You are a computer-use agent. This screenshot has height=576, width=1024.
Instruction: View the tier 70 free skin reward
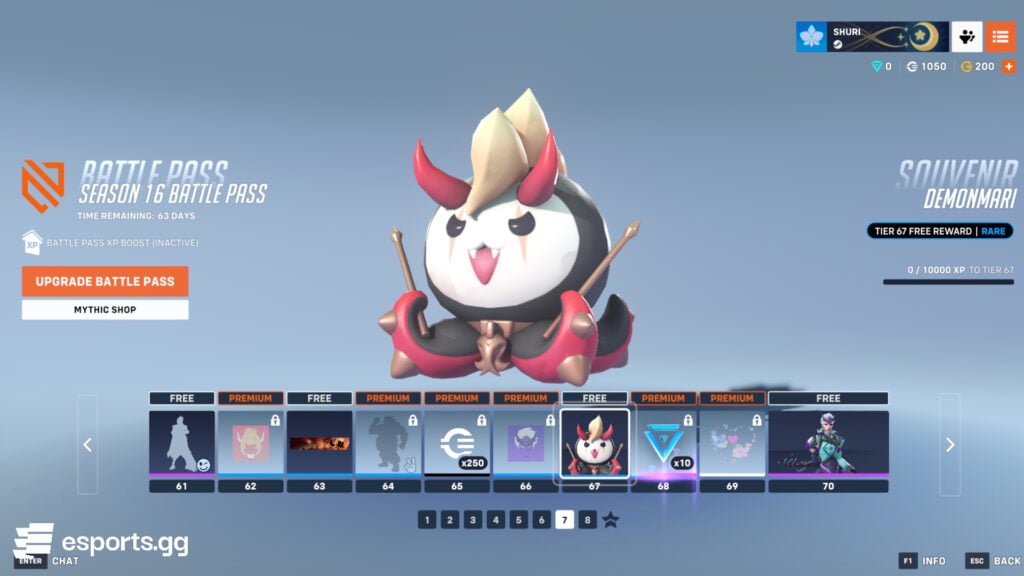pyautogui.click(x=828, y=441)
